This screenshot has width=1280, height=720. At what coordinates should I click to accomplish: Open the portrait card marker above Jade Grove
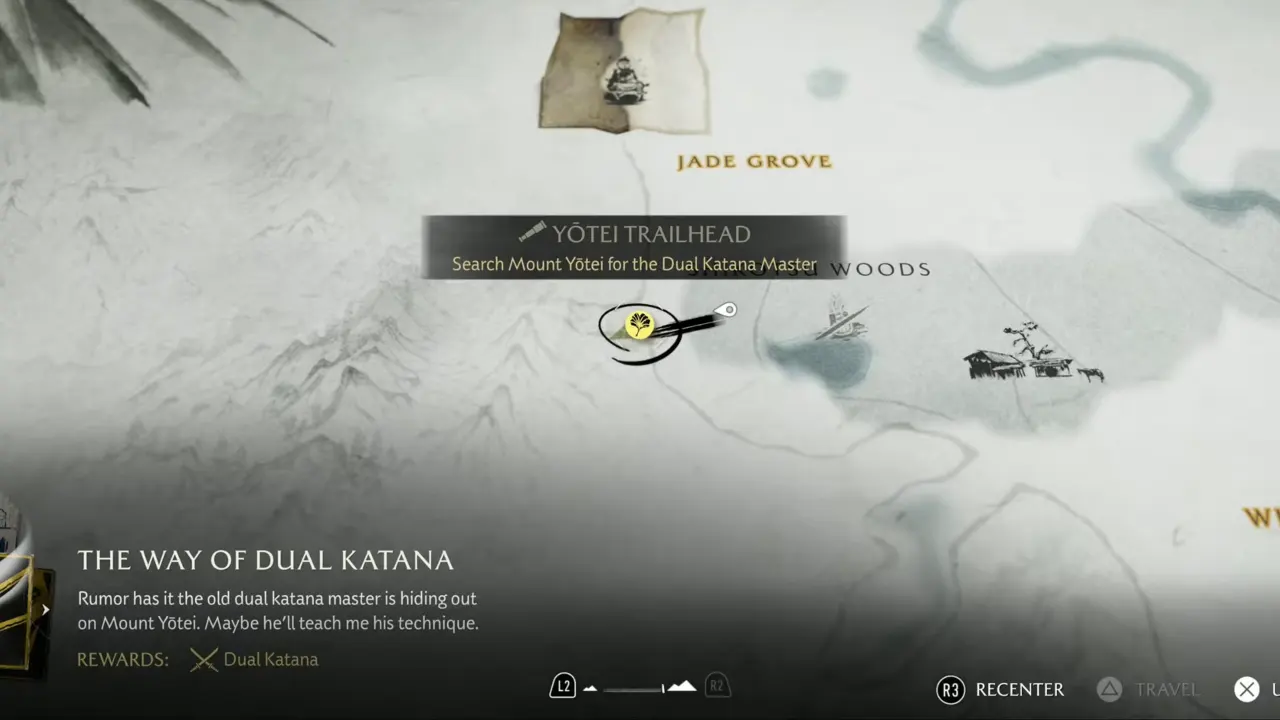pyautogui.click(x=625, y=72)
